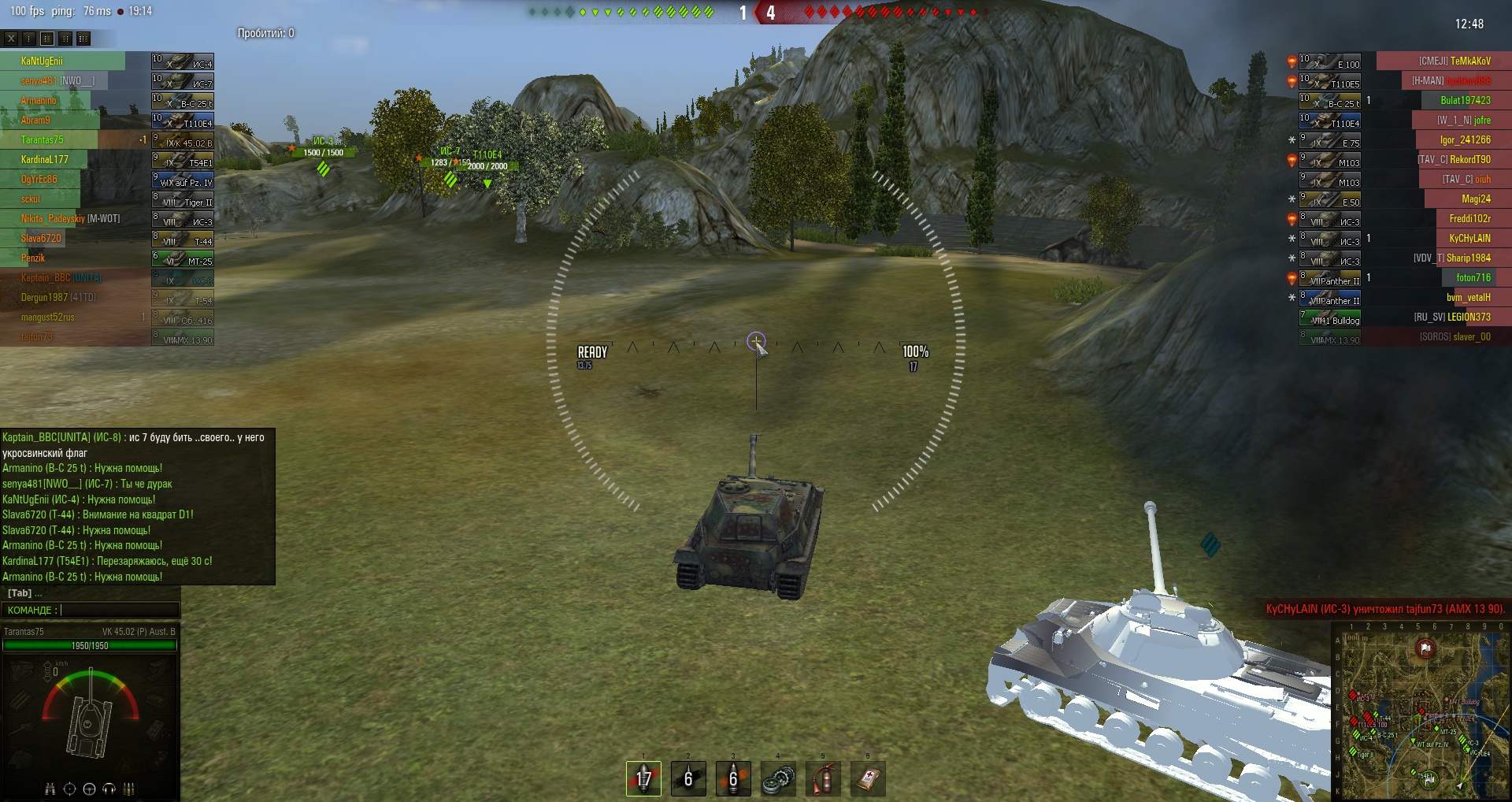
Task: Click the loader shells crew icon
Action: pyautogui.click(x=128, y=789)
